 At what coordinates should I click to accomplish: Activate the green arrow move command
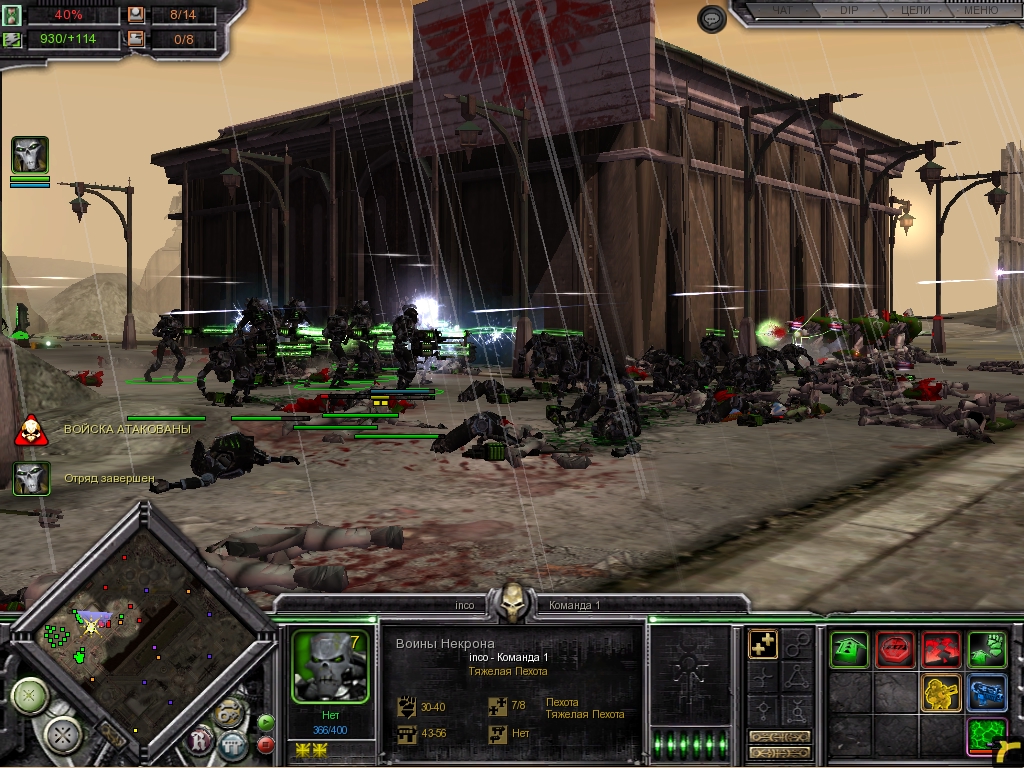tap(849, 650)
